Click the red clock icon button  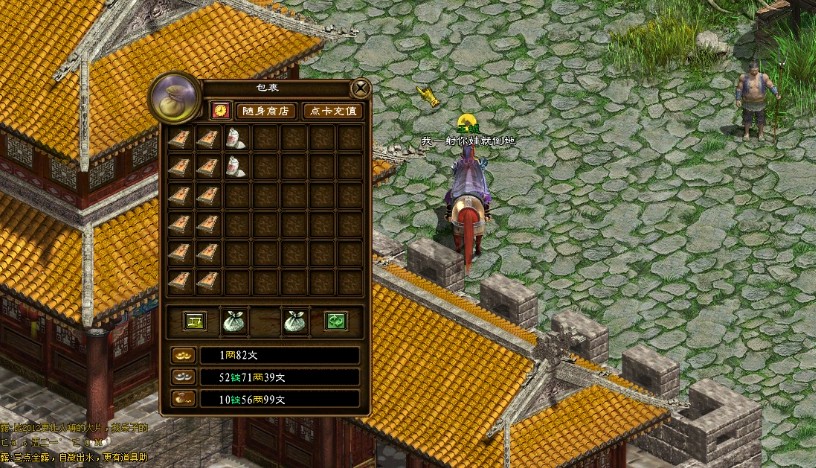click(x=220, y=111)
